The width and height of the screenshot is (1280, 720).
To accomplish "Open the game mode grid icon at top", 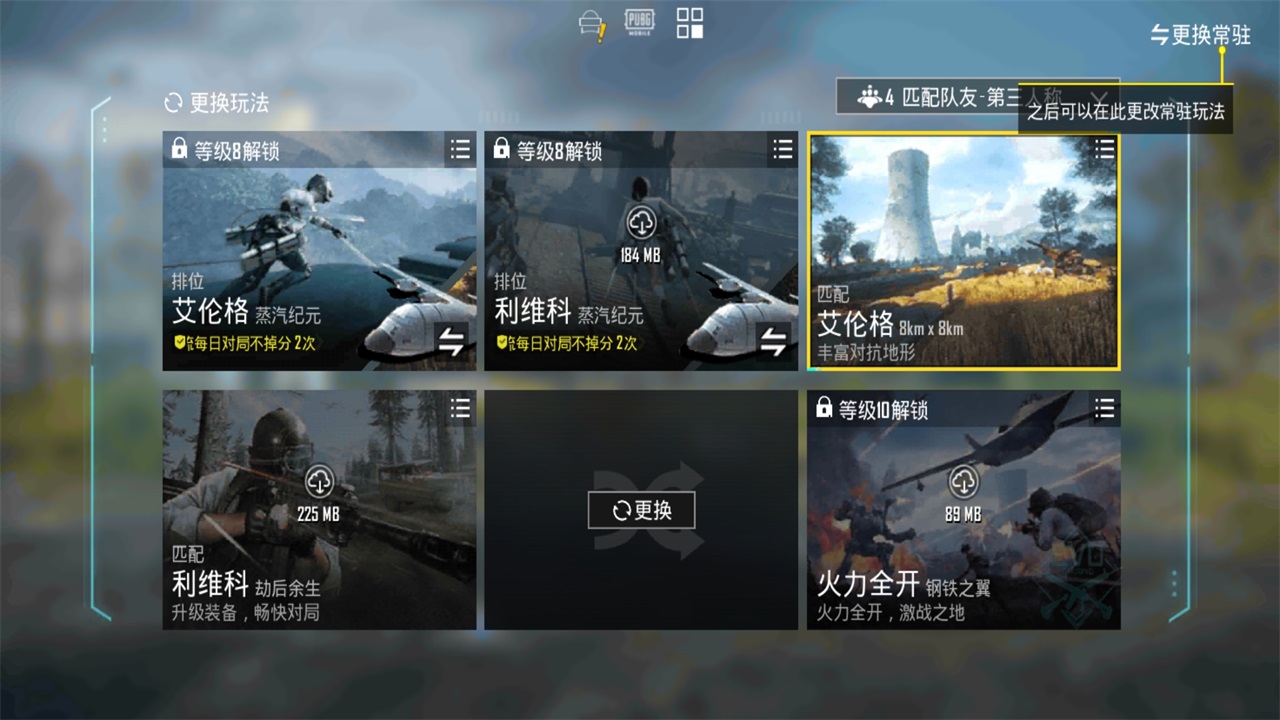I will click(x=689, y=22).
